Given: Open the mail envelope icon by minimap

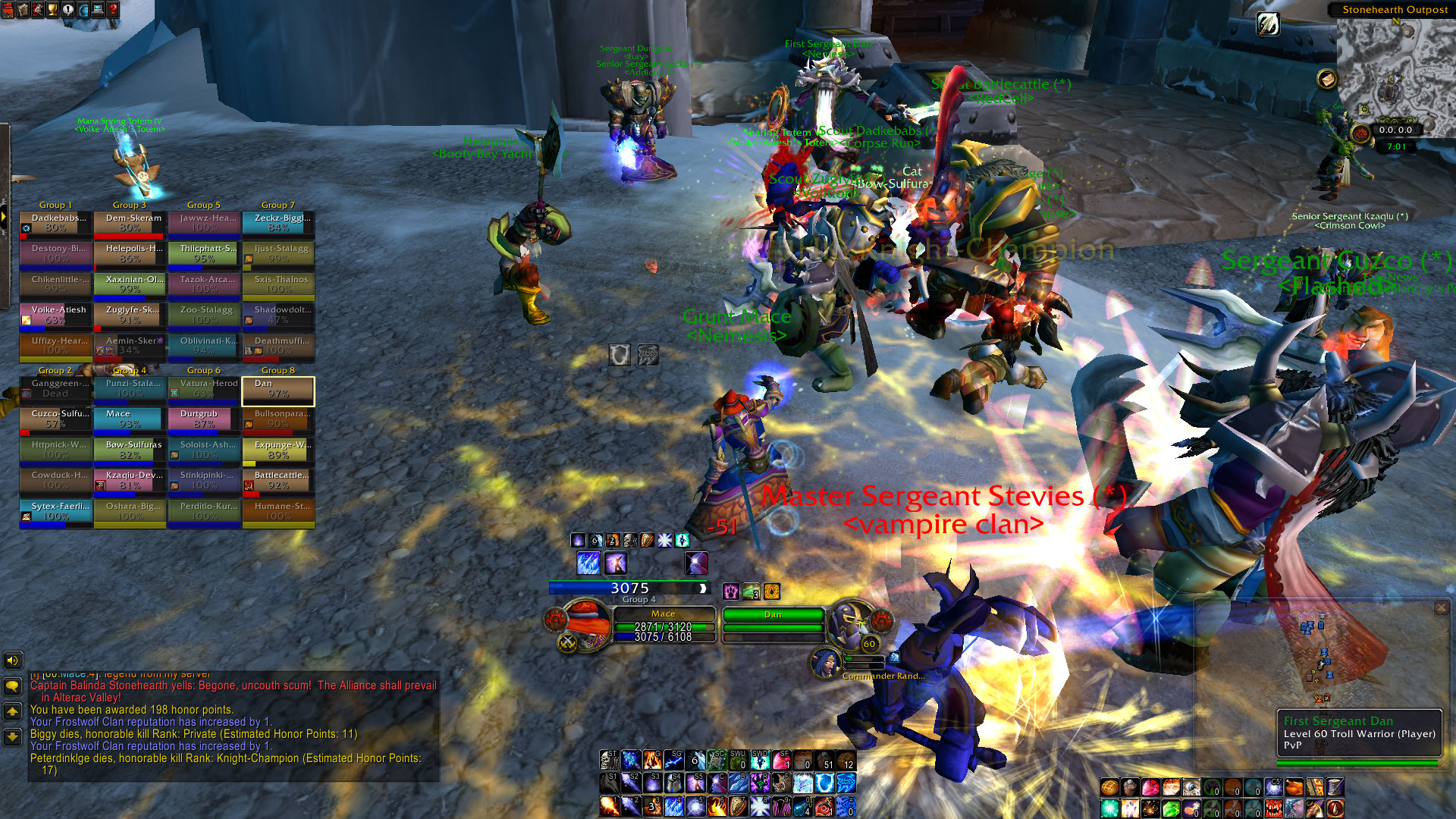Looking at the screenshot, I should coord(1326,79).
